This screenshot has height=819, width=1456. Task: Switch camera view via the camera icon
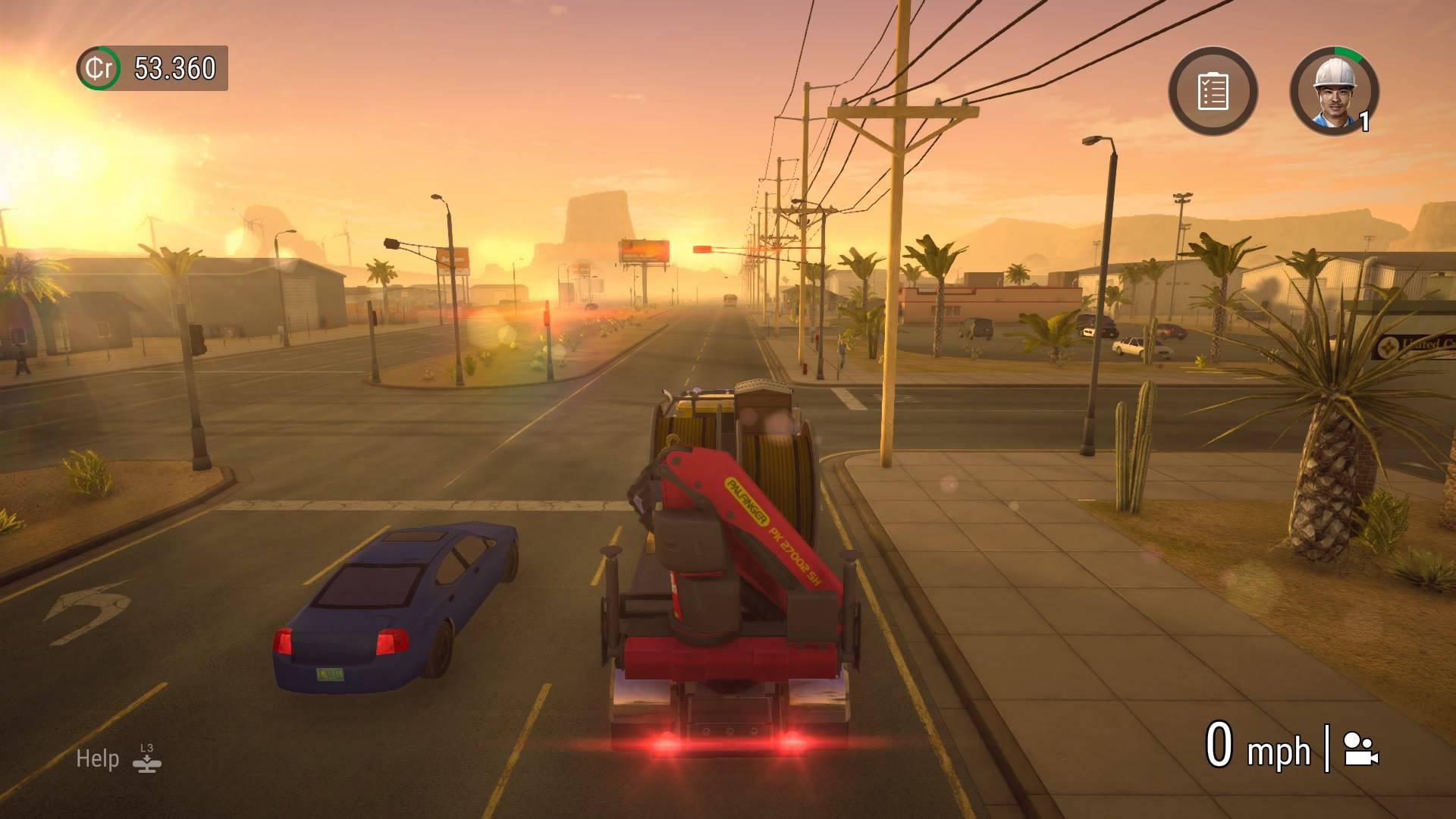pos(1360,749)
